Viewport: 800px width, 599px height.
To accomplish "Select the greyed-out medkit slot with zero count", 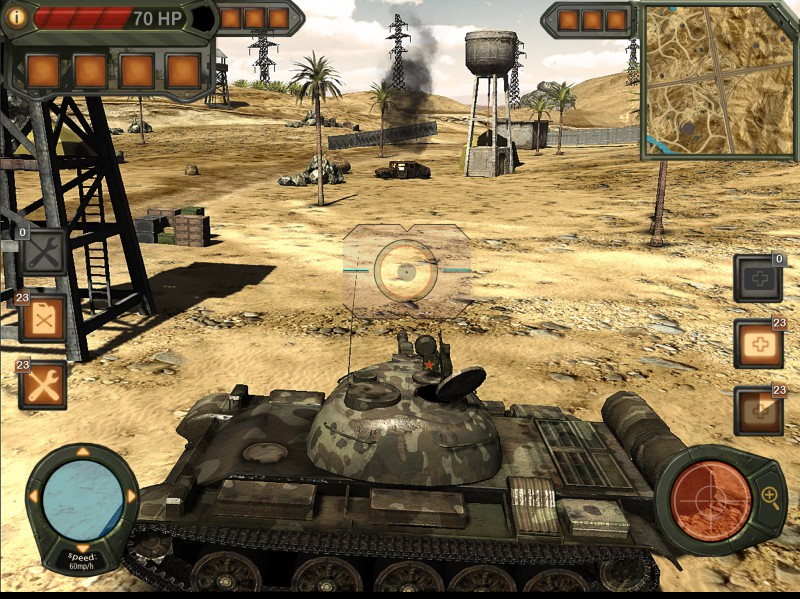I will (758, 279).
